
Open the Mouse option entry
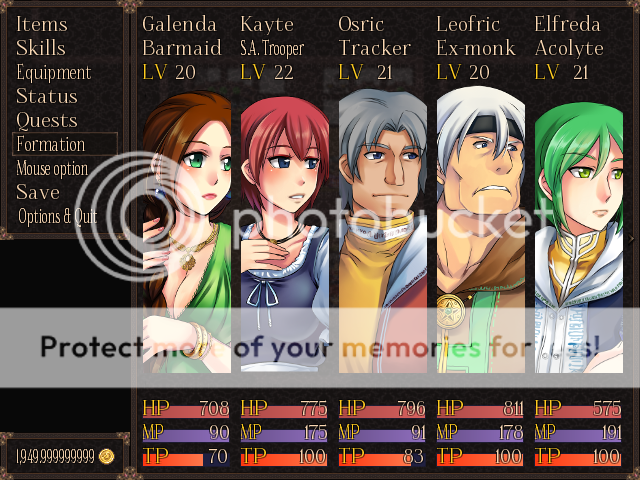tap(53, 168)
